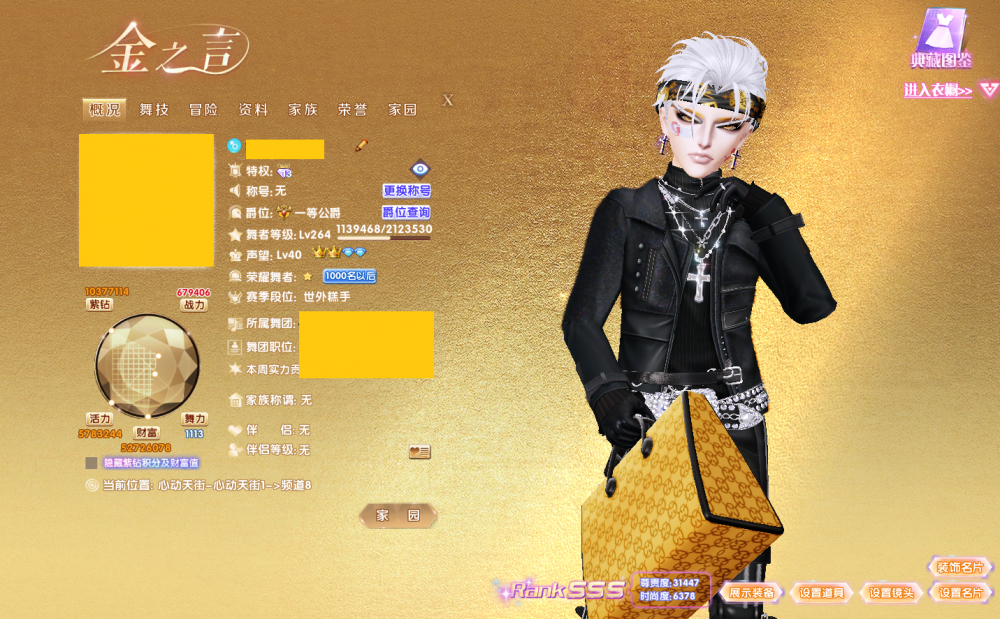The width and height of the screenshot is (1000, 619).
Task: Click the 更换称号 button
Action: click(x=406, y=190)
